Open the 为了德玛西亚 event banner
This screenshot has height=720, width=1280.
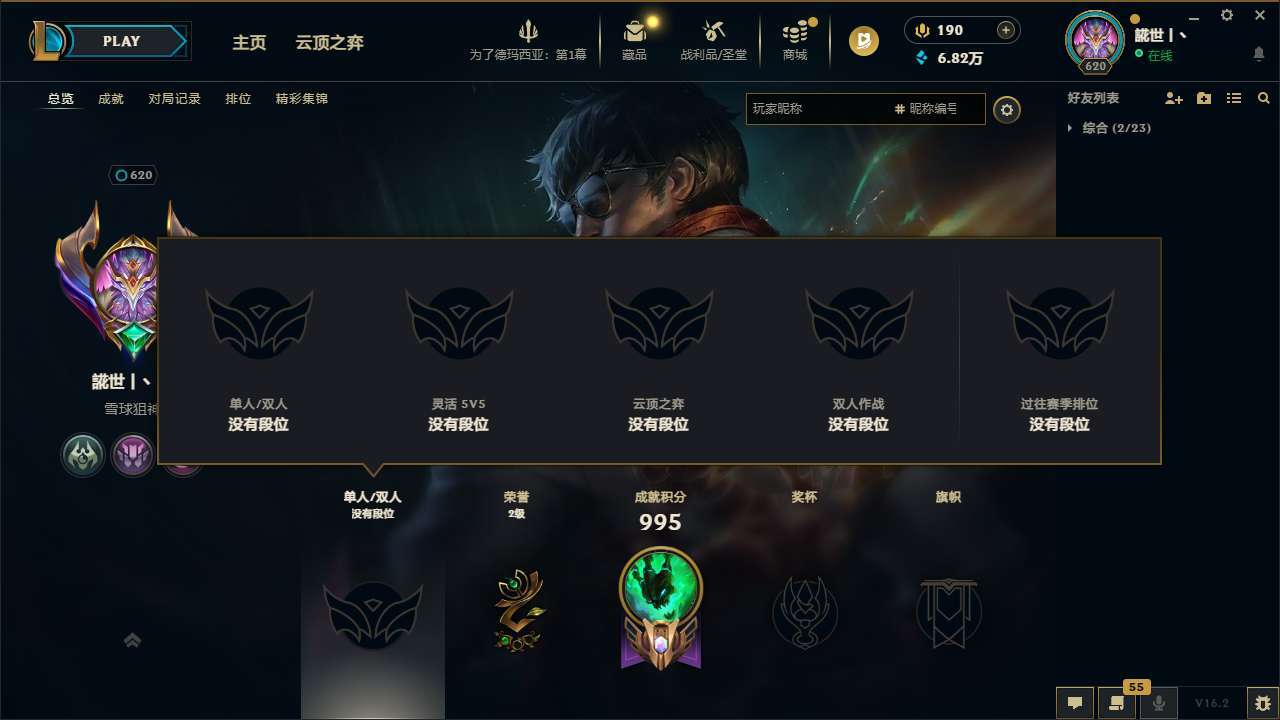coord(528,40)
